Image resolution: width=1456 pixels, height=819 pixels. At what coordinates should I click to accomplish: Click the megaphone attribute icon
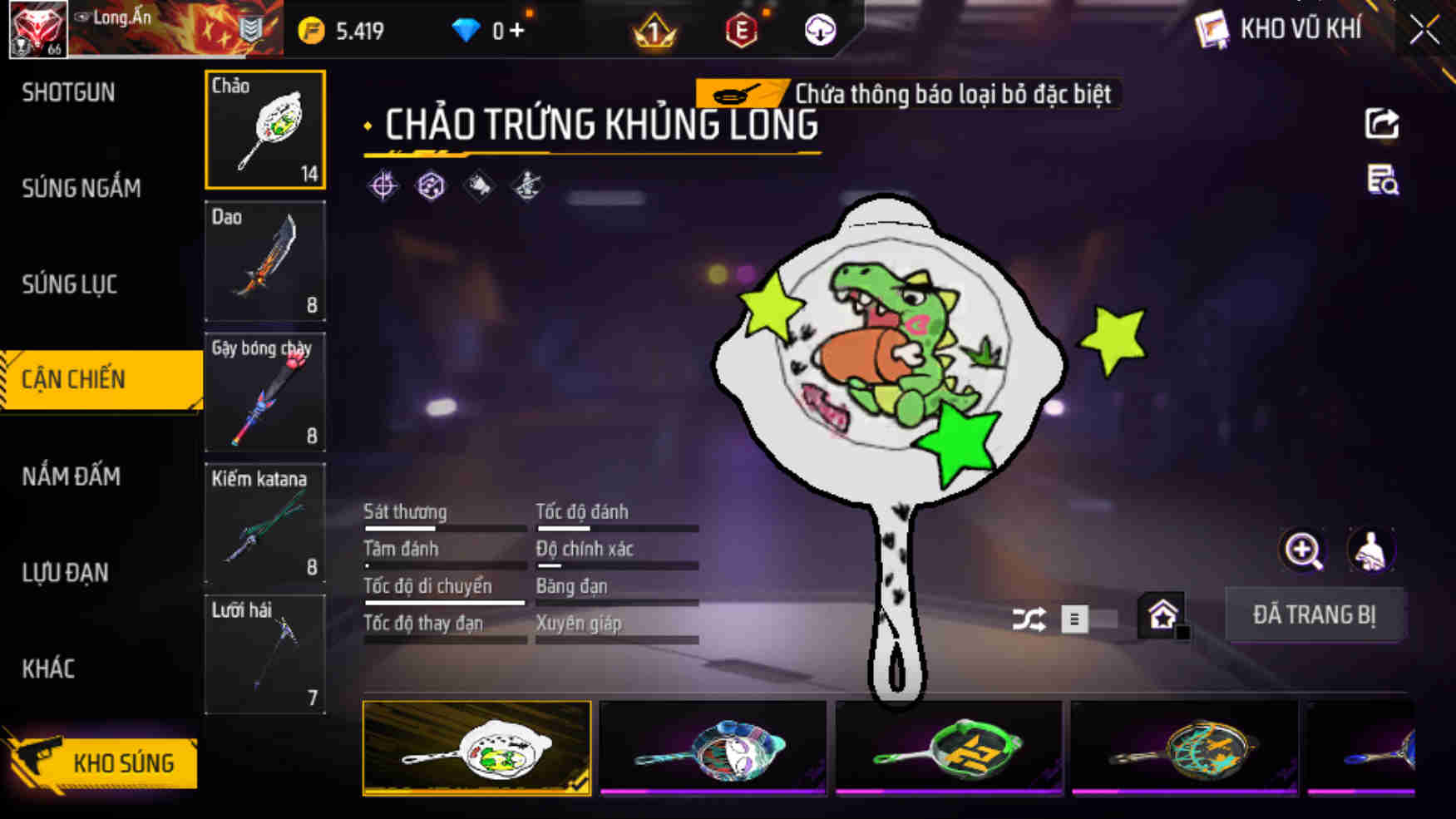(478, 186)
